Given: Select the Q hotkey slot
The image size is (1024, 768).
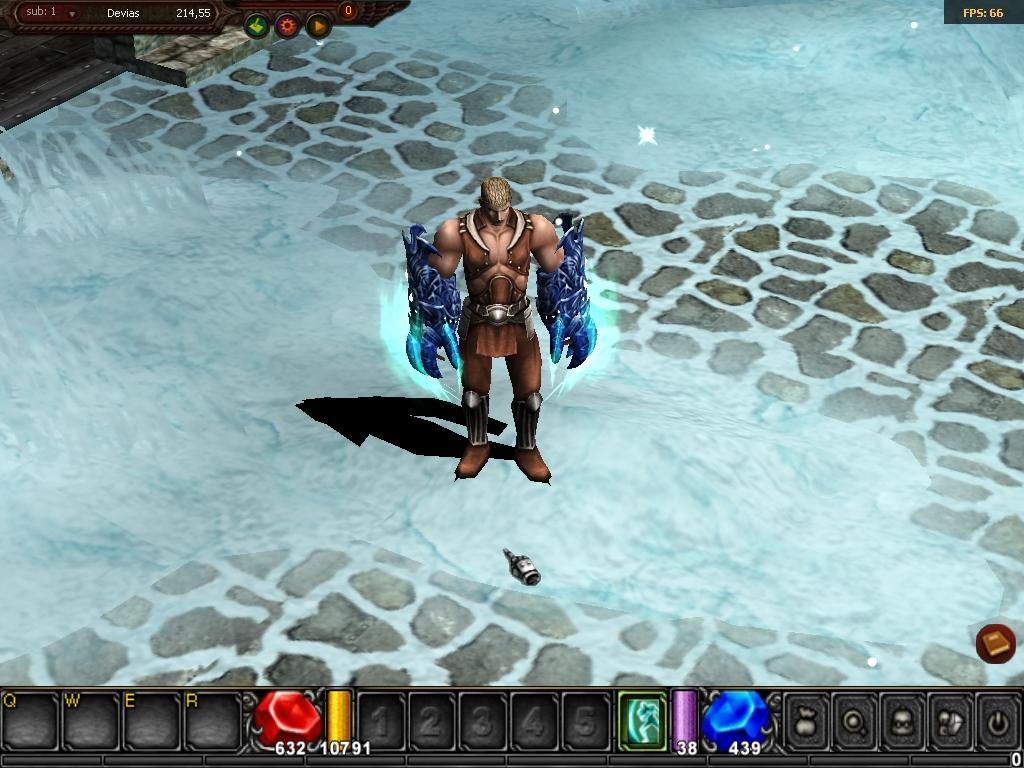Looking at the screenshot, I should click(30, 719).
